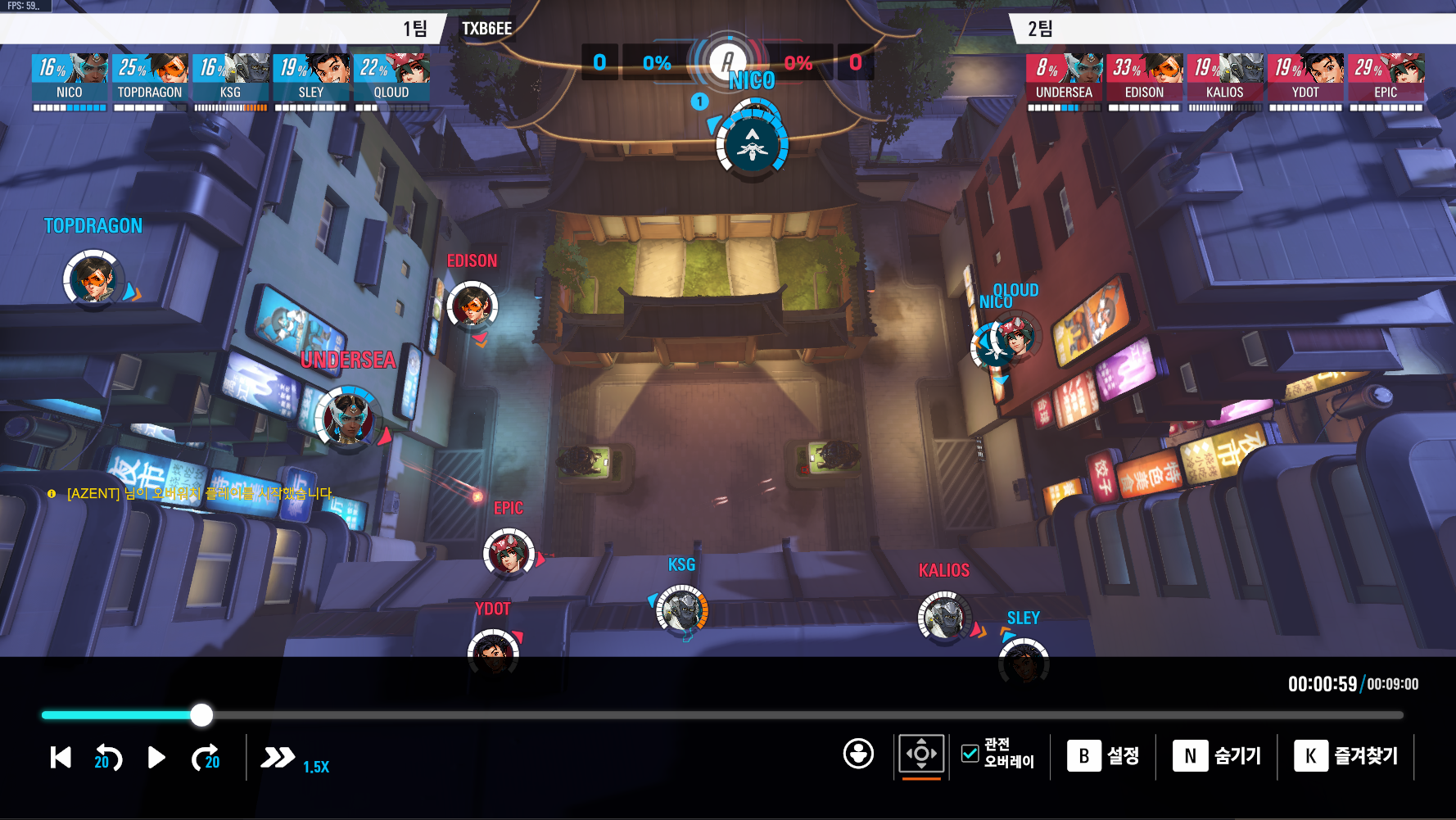Image resolution: width=1456 pixels, height=820 pixels.
Task: Play the replay
Action: pyautogui.click(x=156, y=758)
